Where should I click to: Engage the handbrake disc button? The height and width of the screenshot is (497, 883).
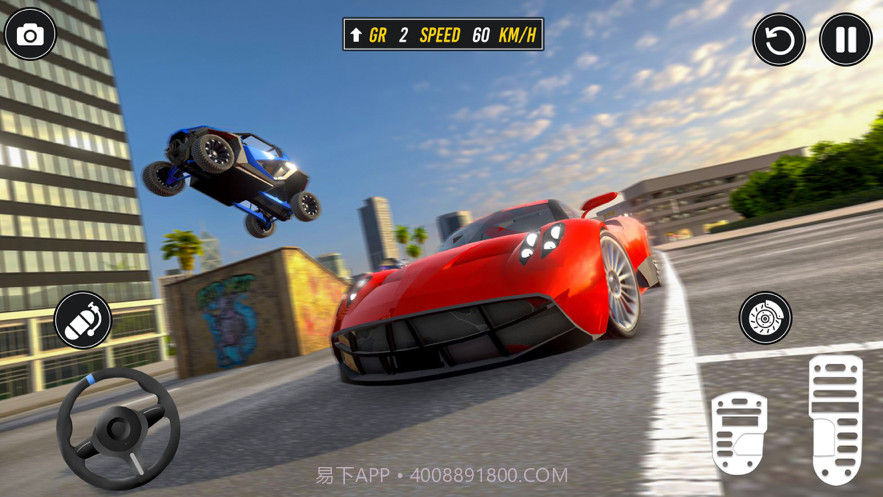tap(765, 318)
